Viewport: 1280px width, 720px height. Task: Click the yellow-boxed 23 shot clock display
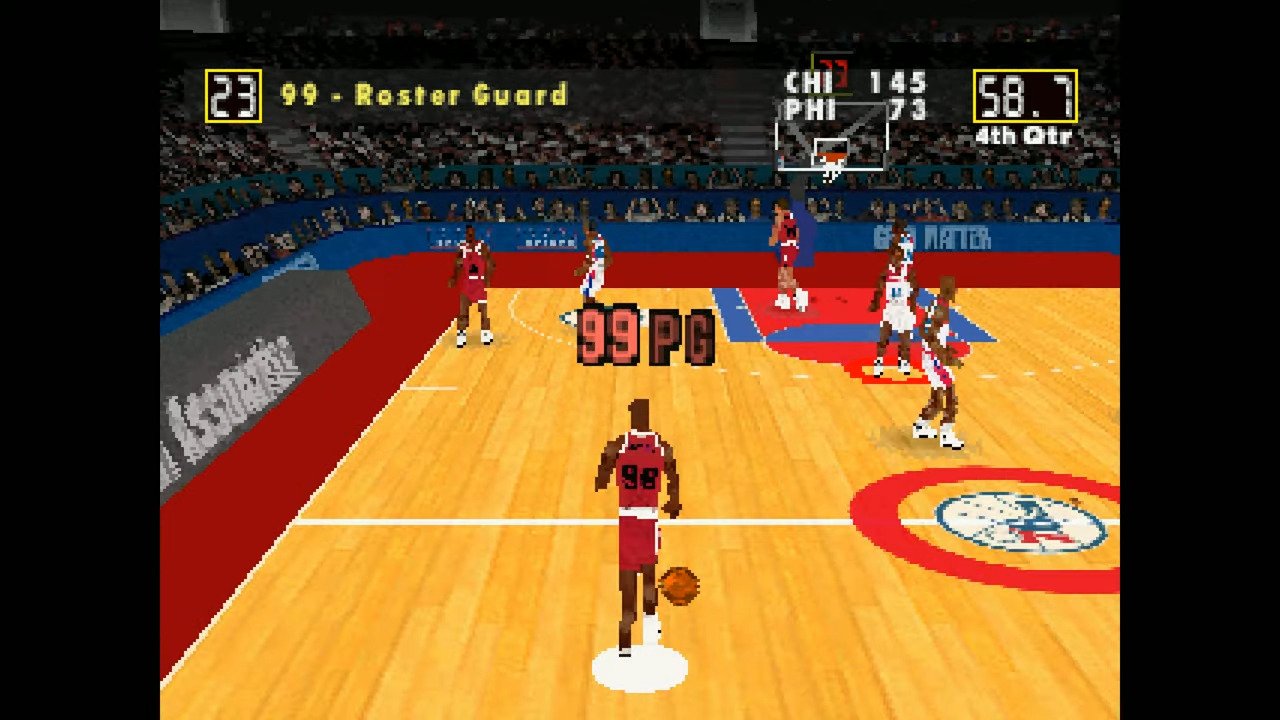click(232, 94)
